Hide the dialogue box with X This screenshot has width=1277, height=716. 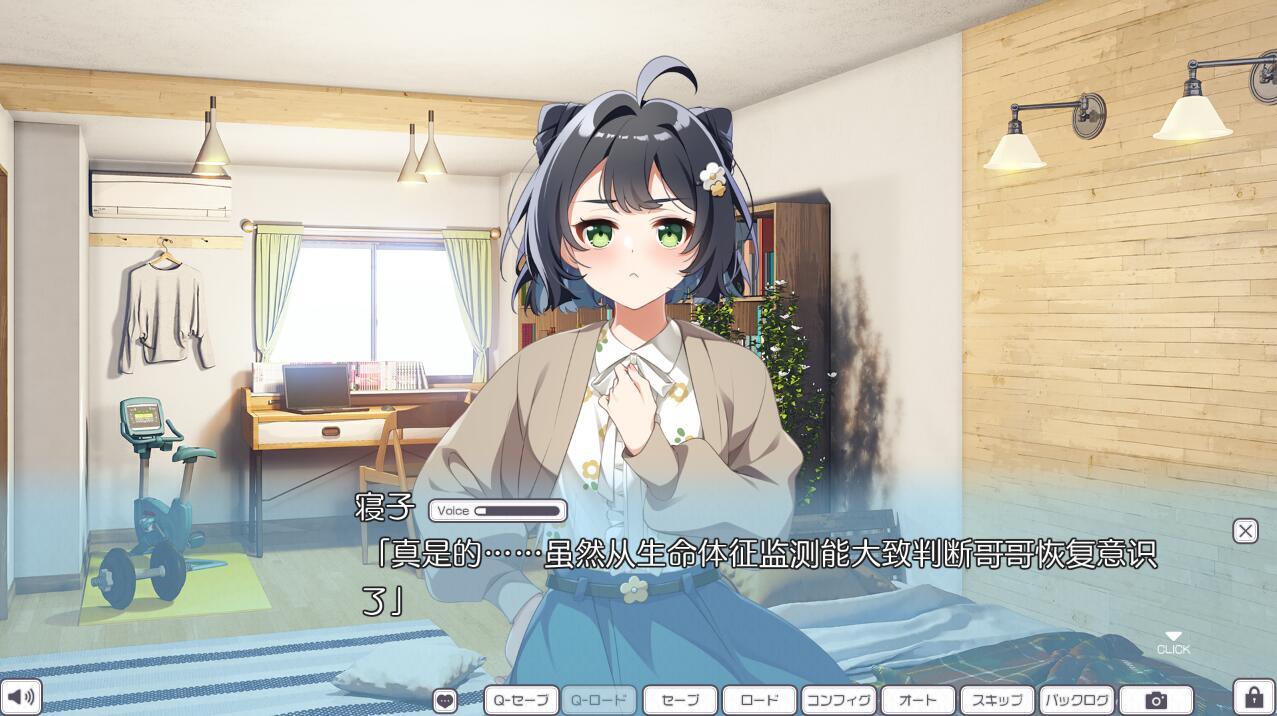click(1245, 531)
